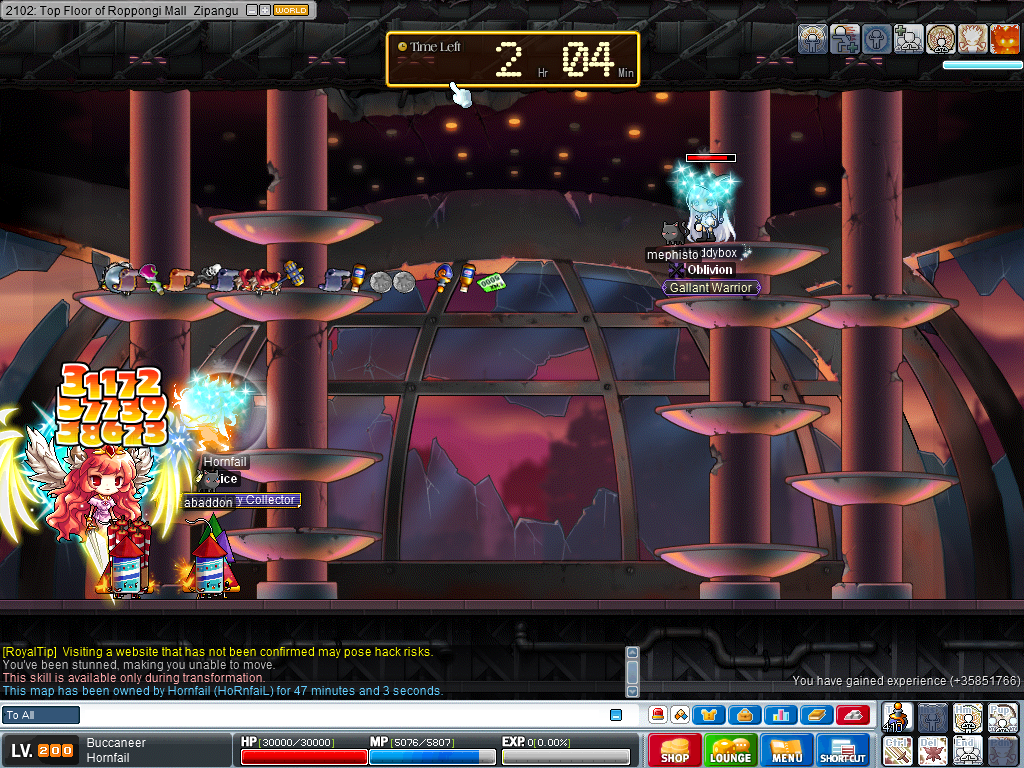Use the potion quickslot showing 410
The width and height of the screenshot is (1024, 768).
pos(899,717)
